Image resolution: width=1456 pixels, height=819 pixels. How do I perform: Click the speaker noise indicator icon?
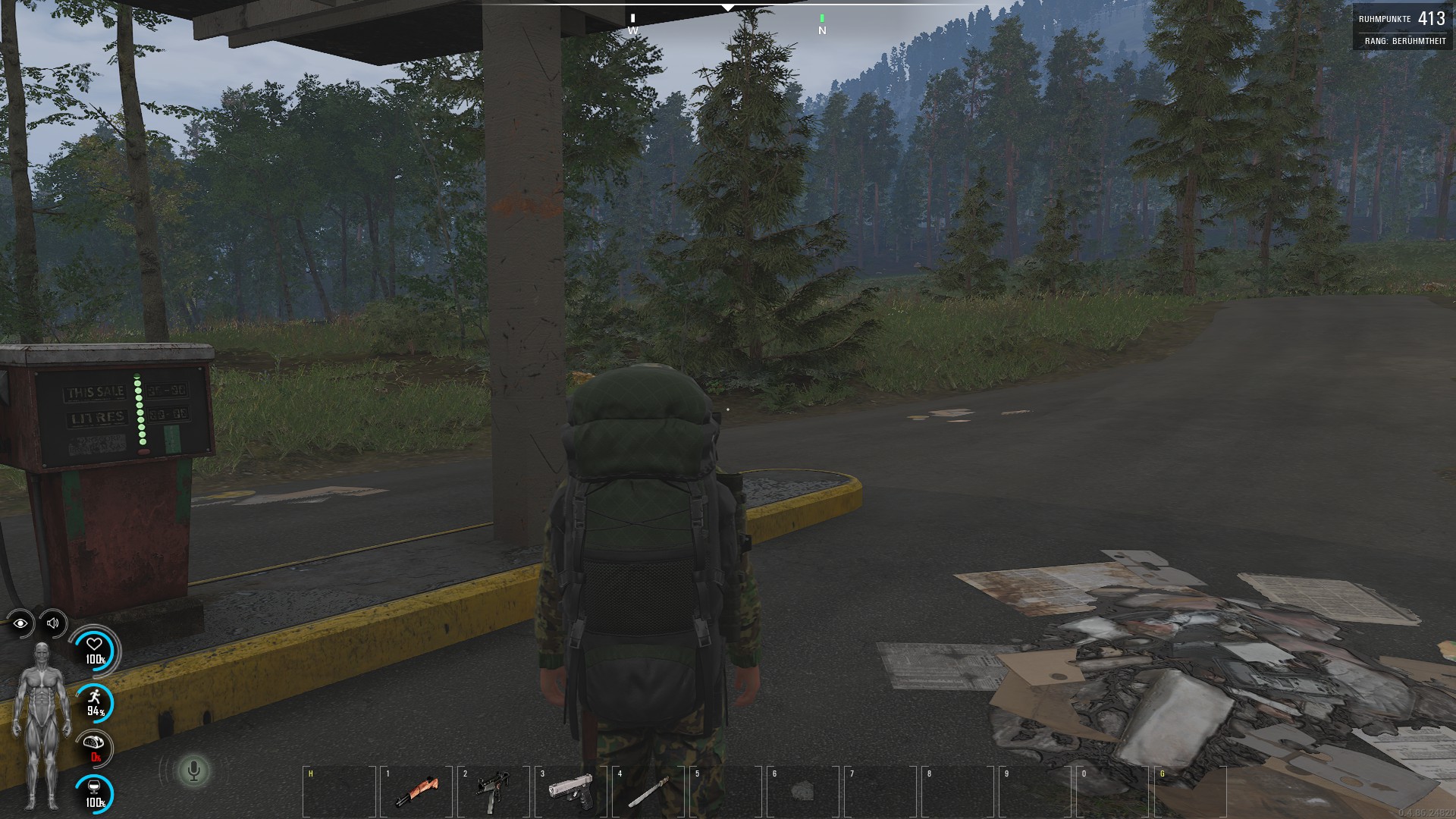tap(53, 623)
